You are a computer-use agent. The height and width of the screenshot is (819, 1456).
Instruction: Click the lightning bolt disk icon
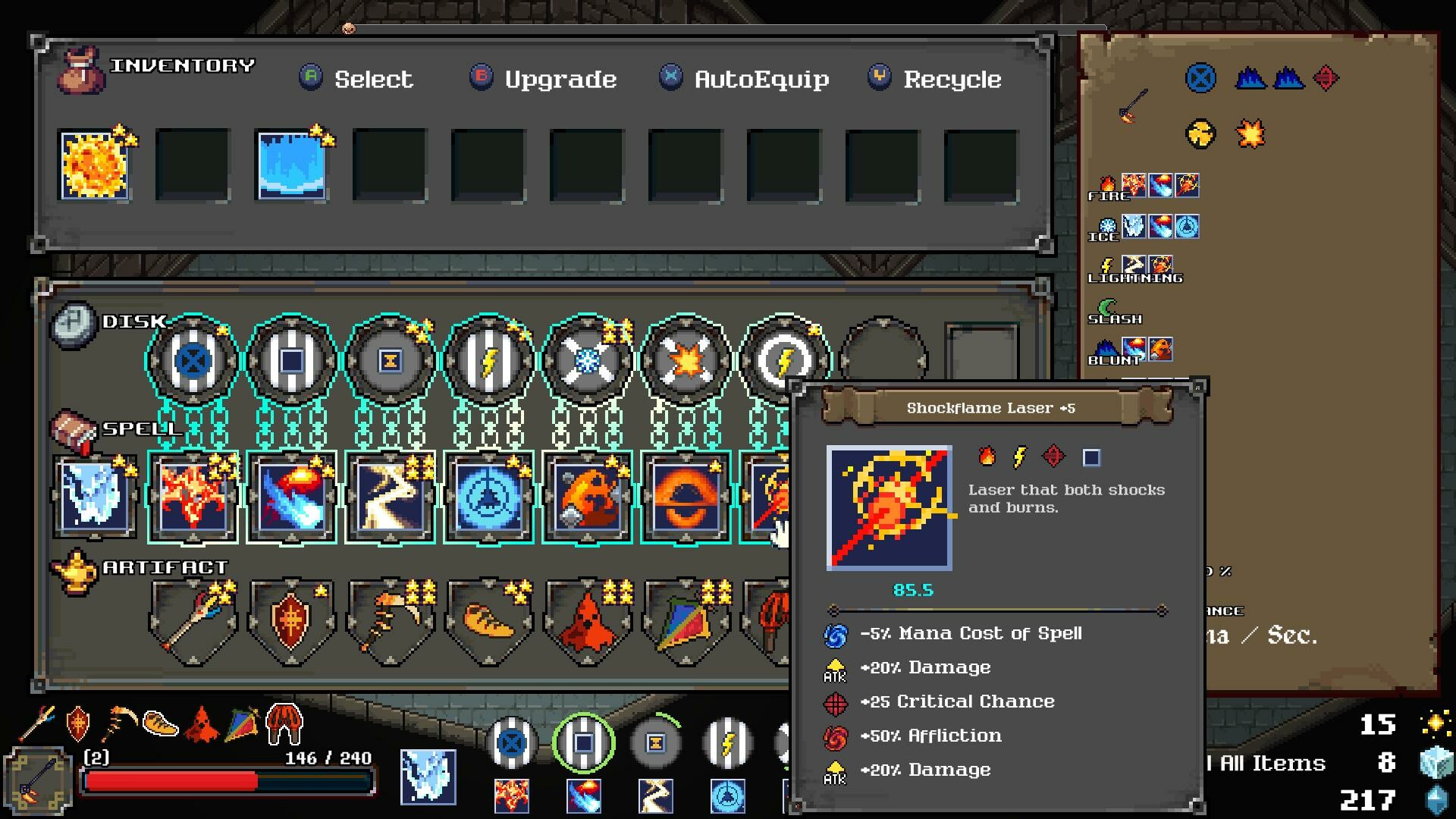[489, 362]
